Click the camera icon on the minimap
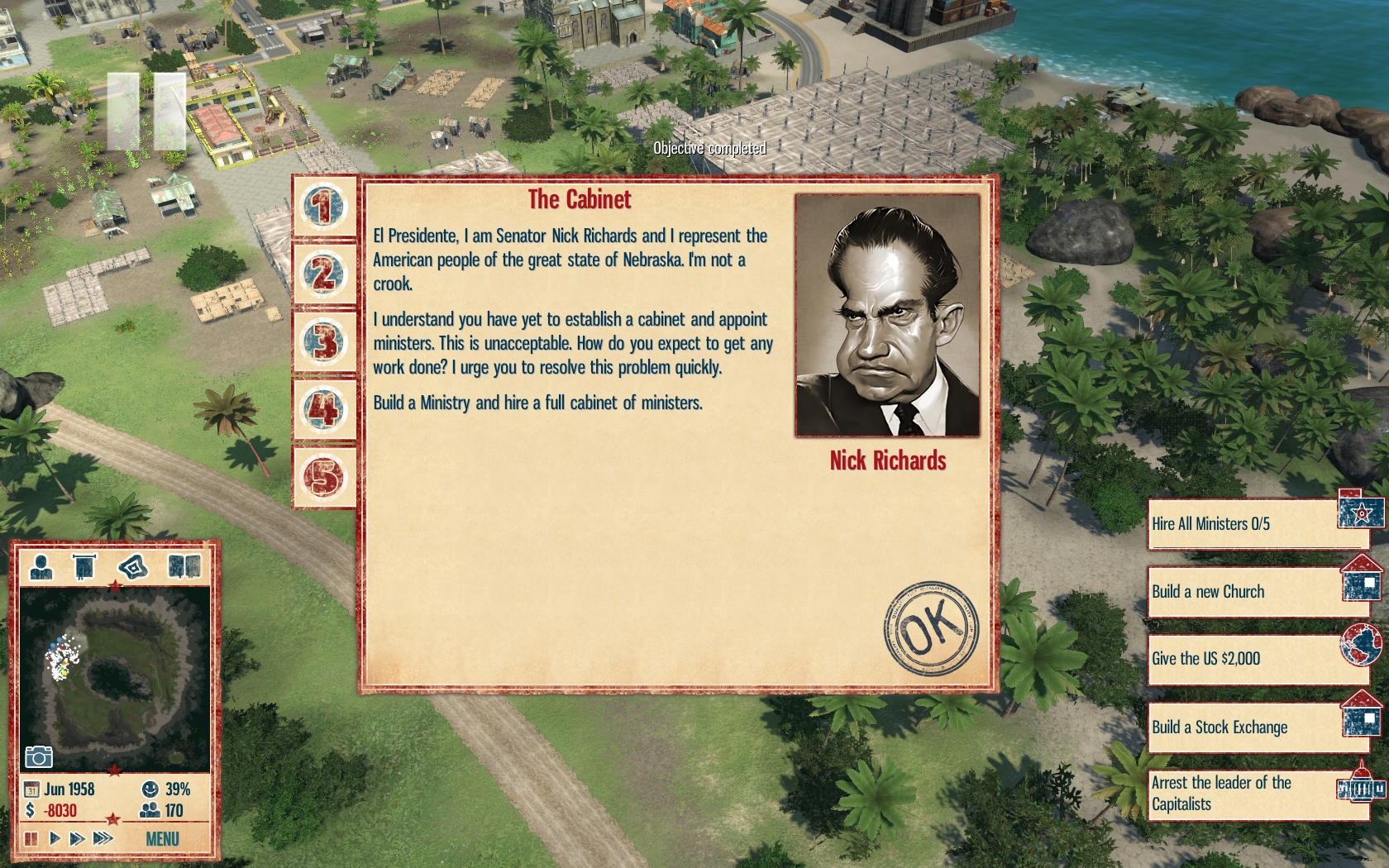Screen dimensions: 1389x868 coord(39,756)
